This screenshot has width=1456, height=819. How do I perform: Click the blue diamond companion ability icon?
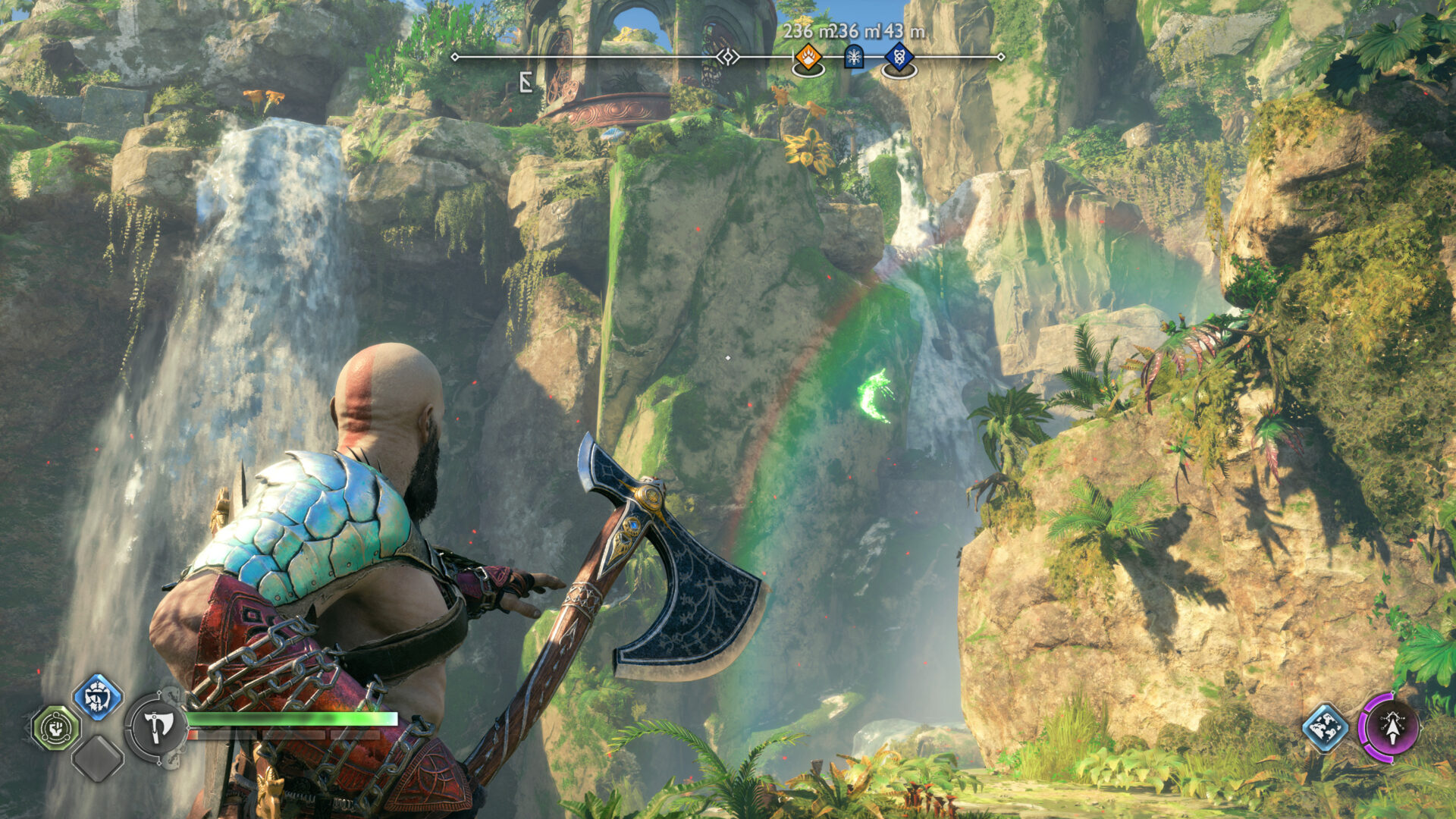(1325, 728)
